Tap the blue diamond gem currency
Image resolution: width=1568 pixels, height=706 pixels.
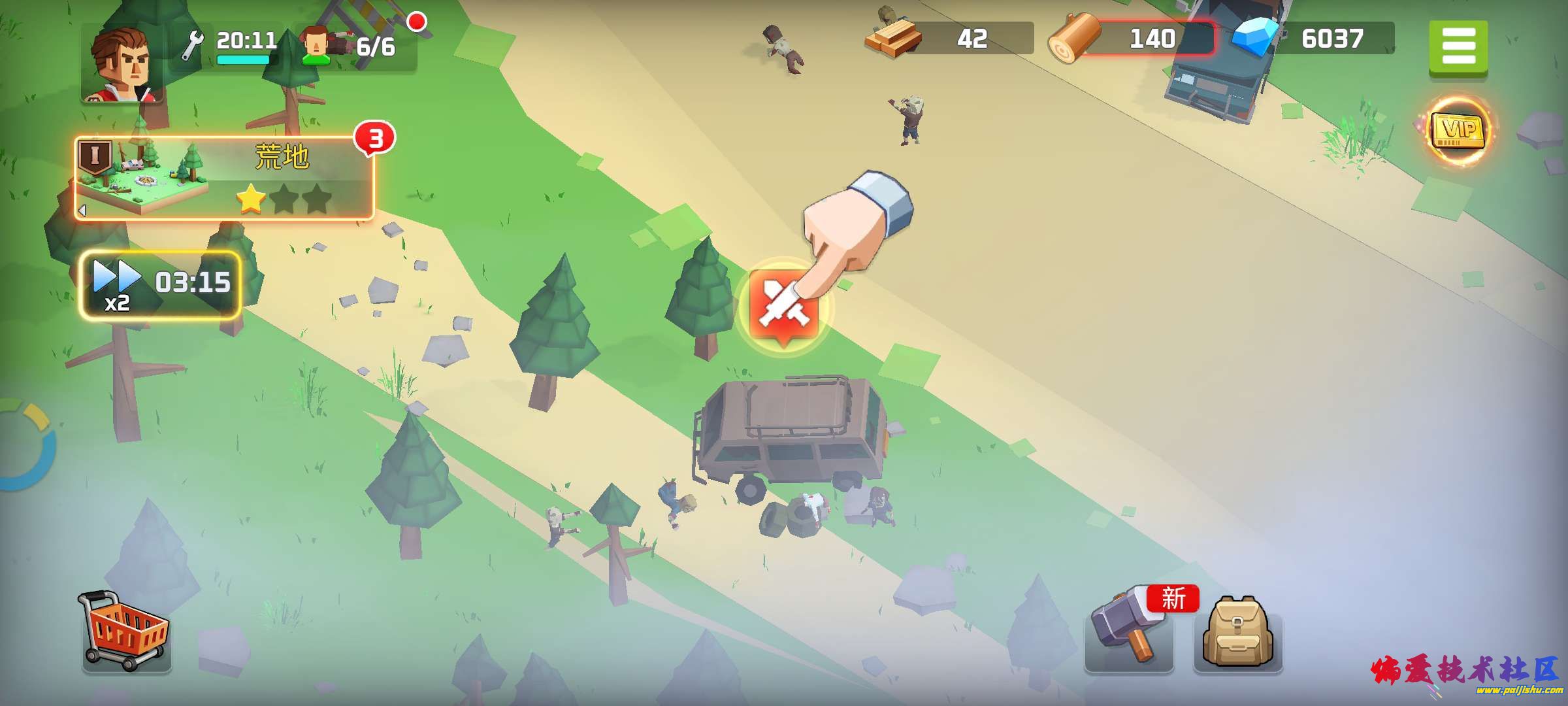[x=1313, y=39]
